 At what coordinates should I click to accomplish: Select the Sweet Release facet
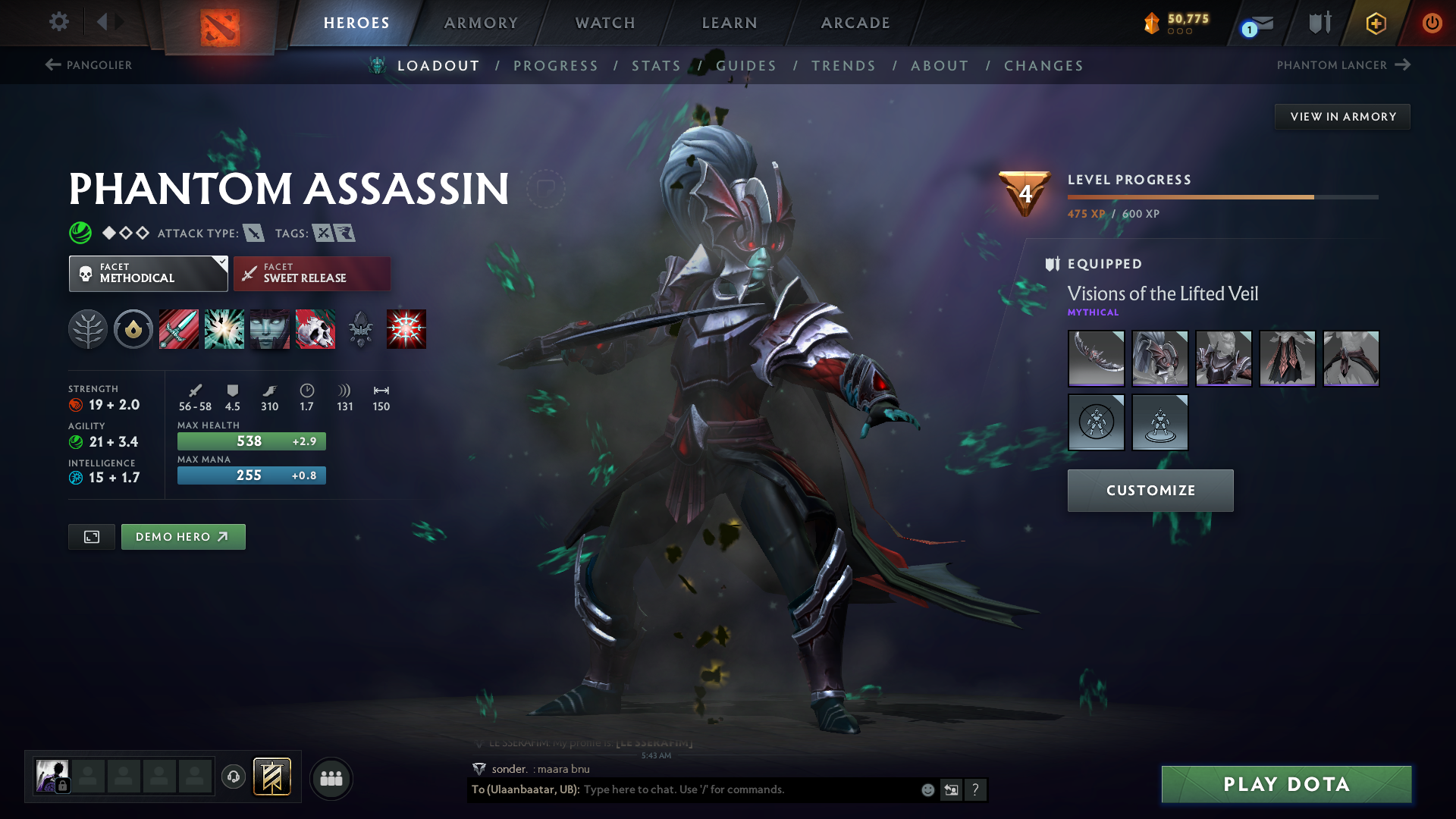[312, 273]
